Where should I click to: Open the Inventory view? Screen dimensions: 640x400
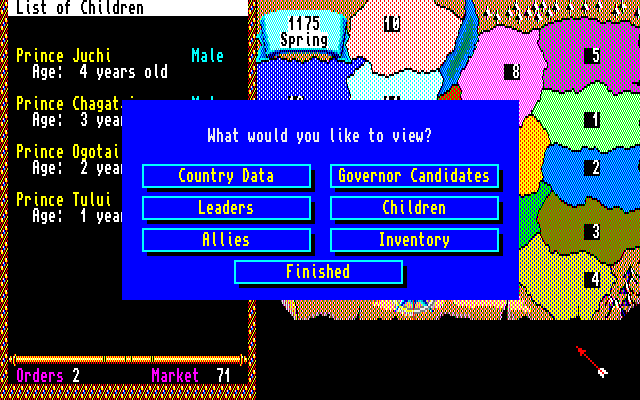pyautogui.click(x=414, y=240)
